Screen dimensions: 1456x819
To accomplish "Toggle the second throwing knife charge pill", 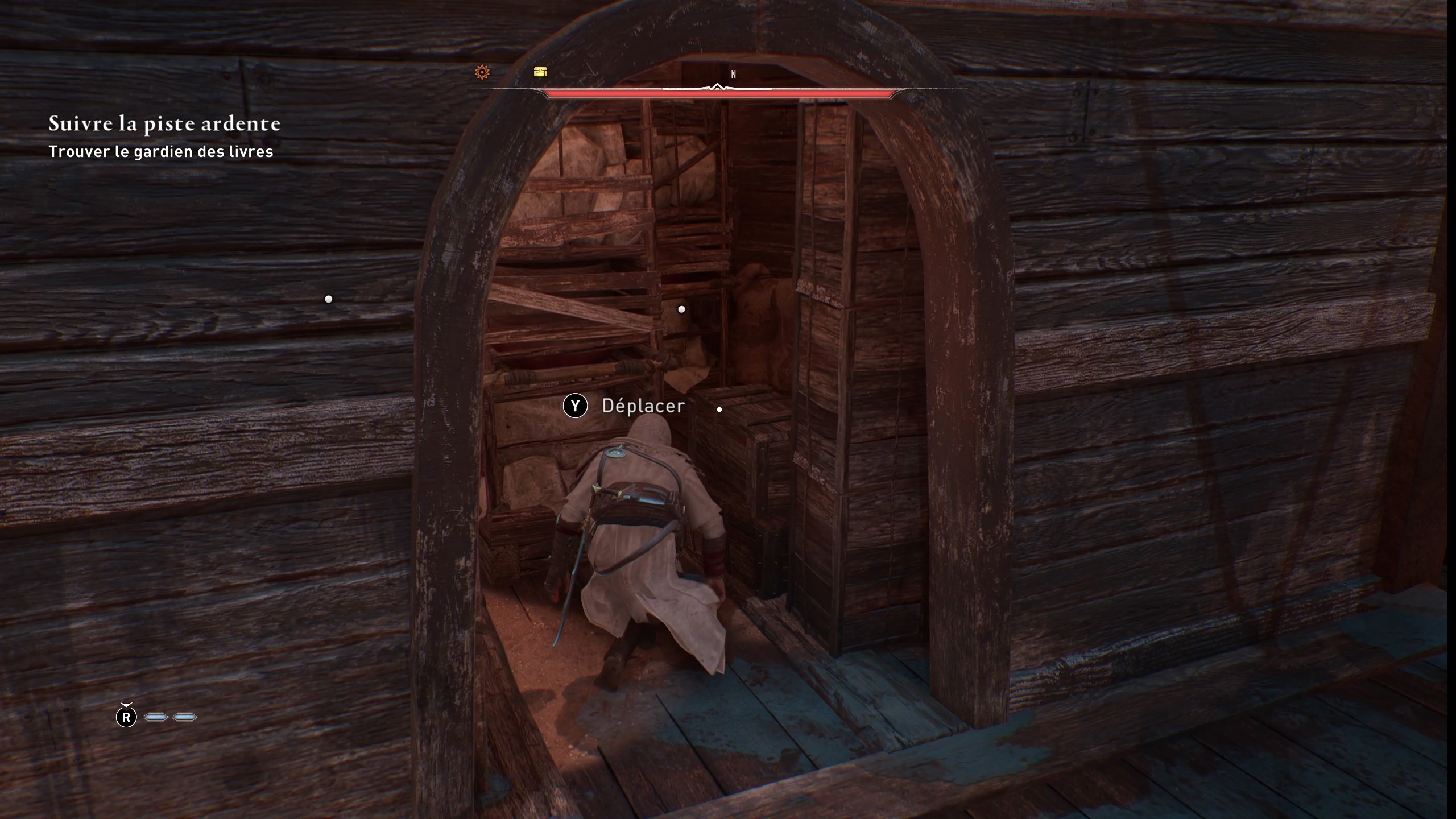I will [184, 717].
